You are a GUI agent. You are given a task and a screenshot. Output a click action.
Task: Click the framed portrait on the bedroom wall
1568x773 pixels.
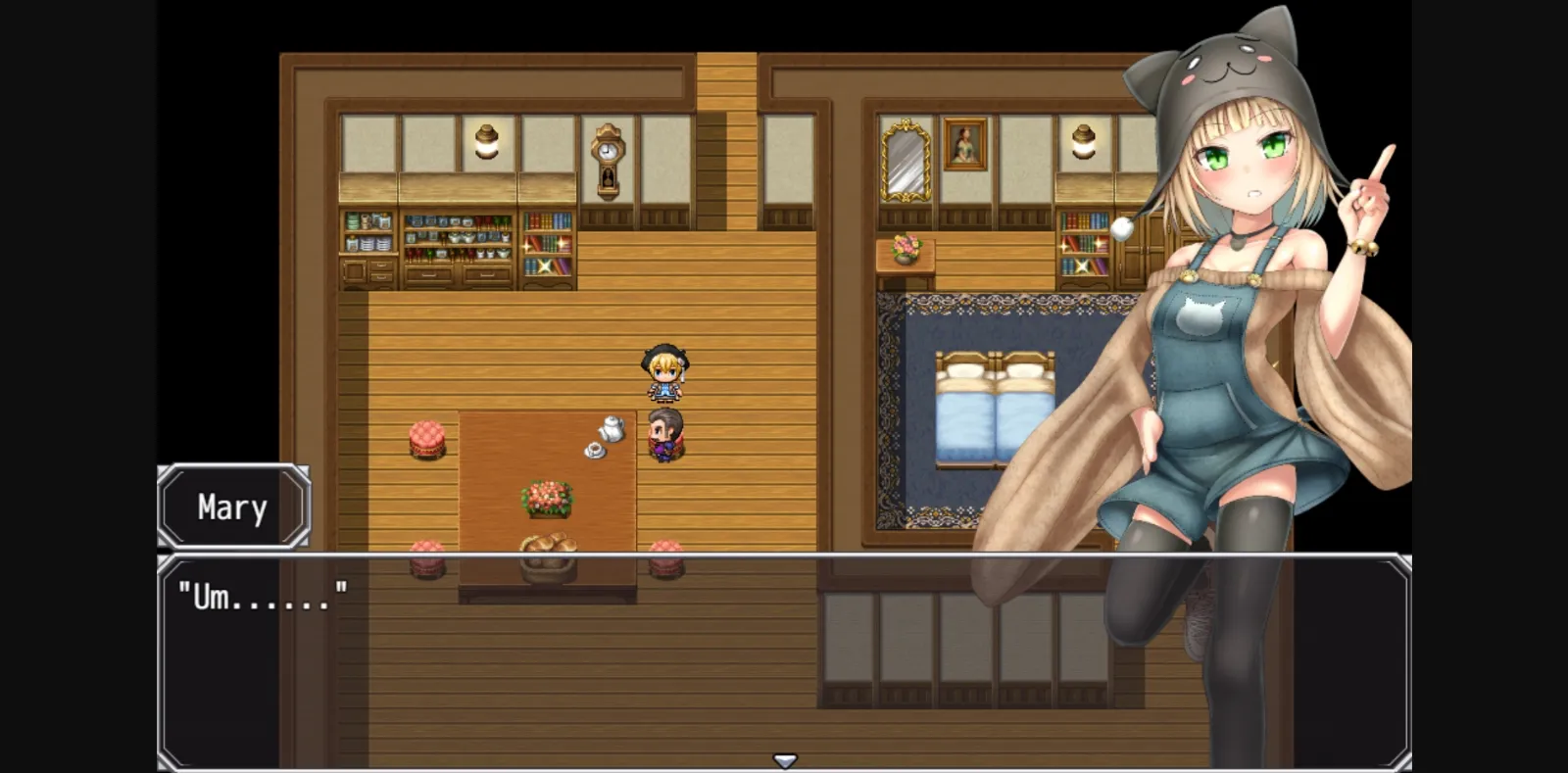965,142
